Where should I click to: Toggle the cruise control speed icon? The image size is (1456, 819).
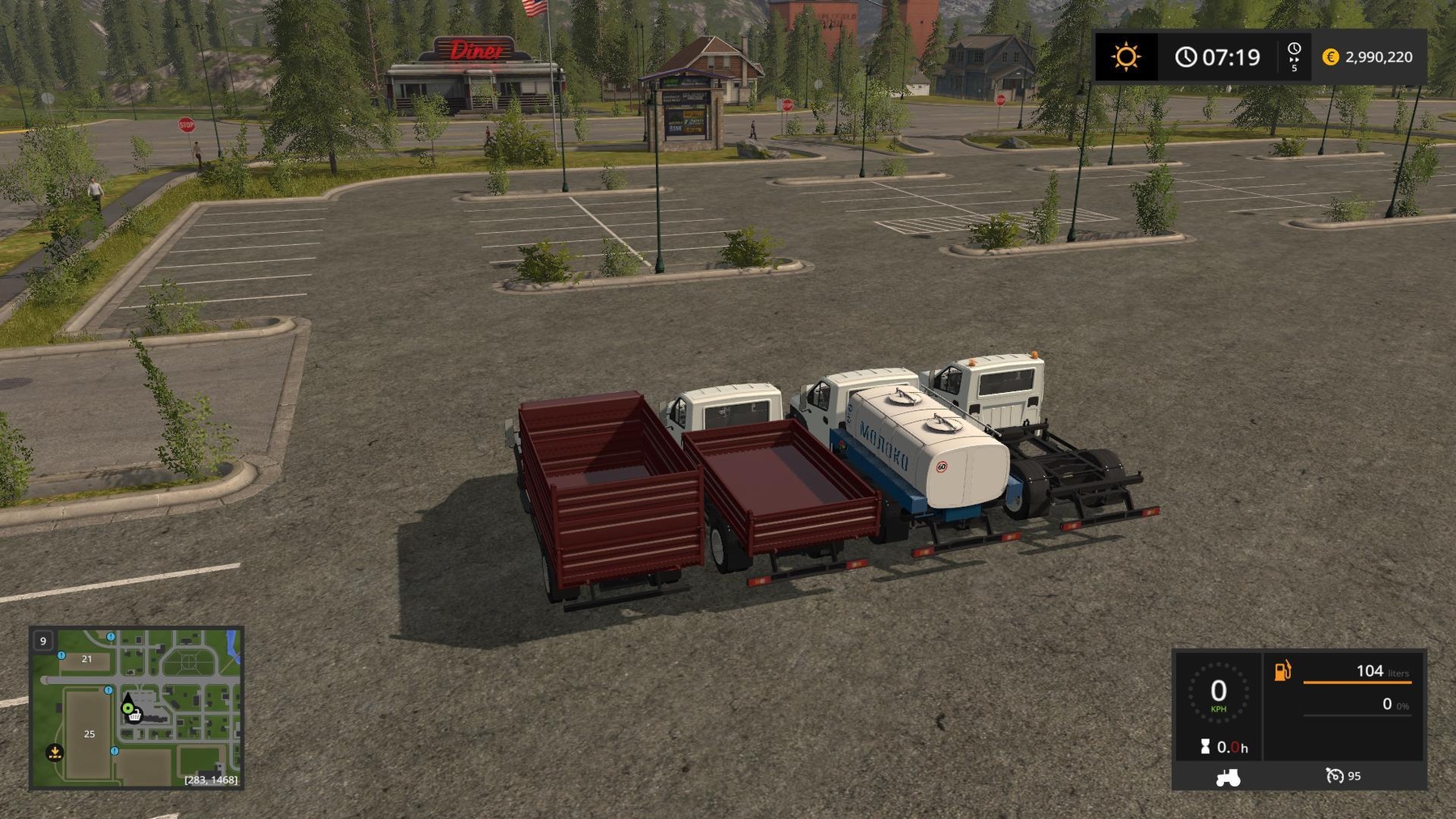pyautogui.click(x=1334, y=776)
